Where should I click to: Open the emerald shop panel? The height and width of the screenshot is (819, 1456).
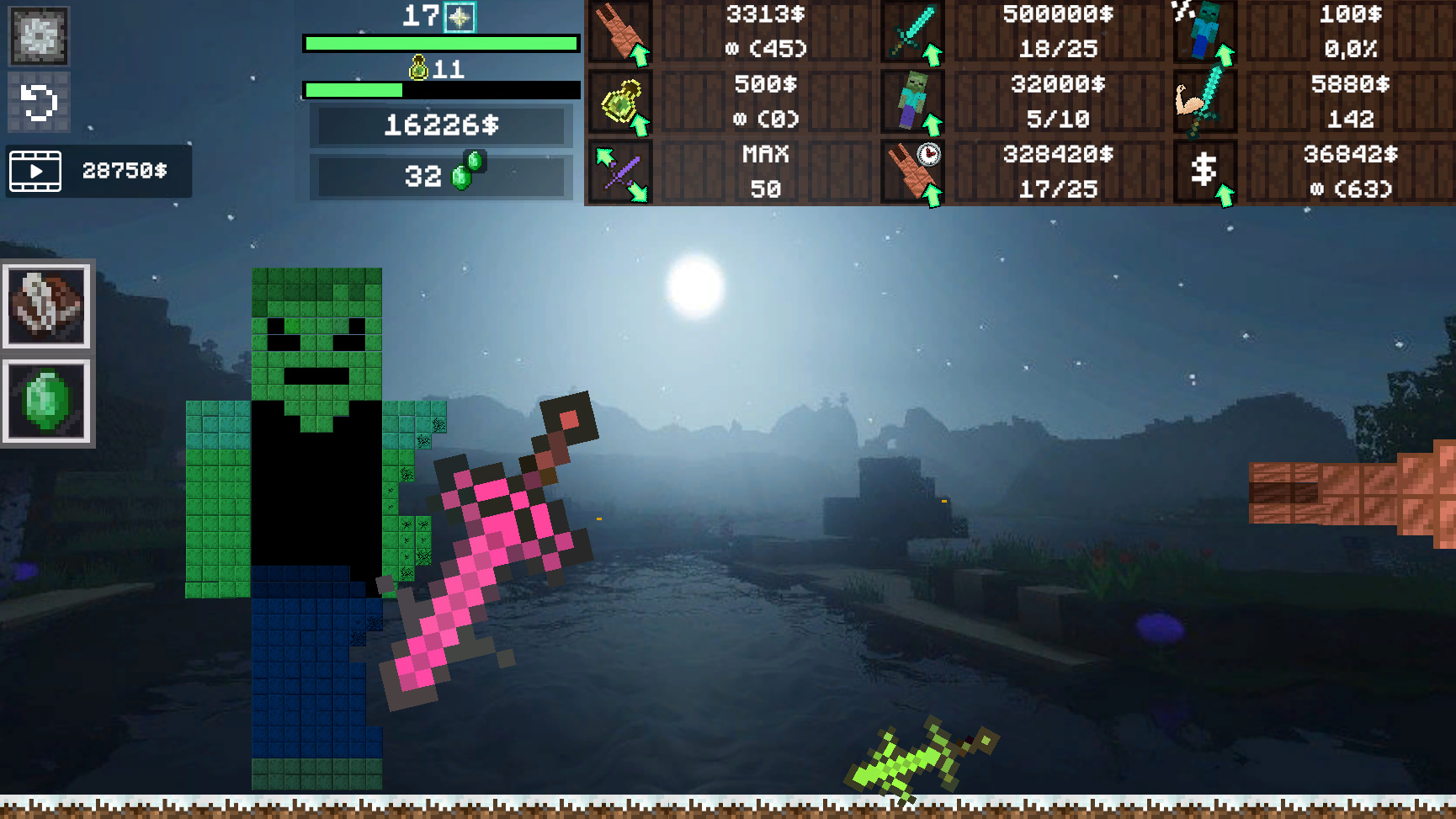pyautogui.click(x=46, y=402)
